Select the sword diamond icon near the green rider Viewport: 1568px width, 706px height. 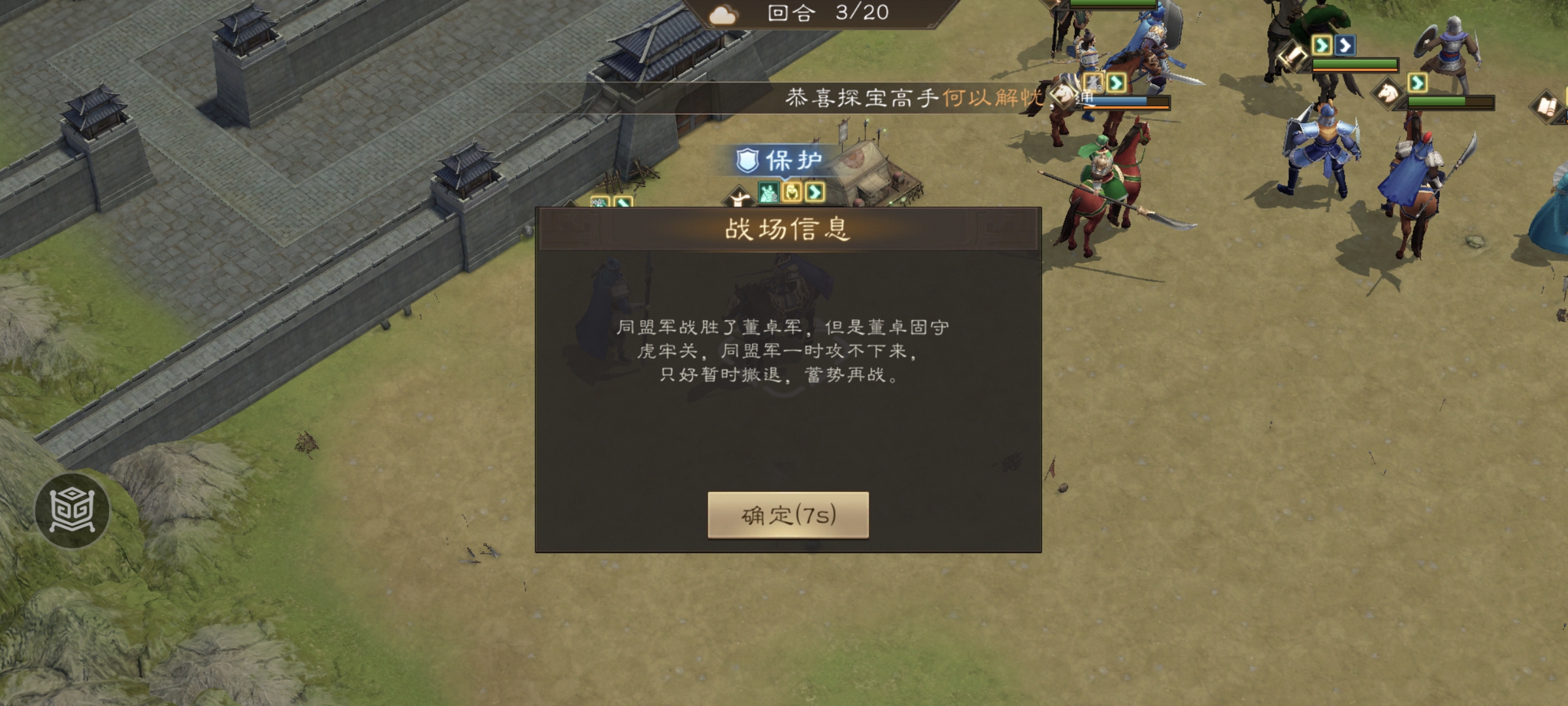point(1294,57)
